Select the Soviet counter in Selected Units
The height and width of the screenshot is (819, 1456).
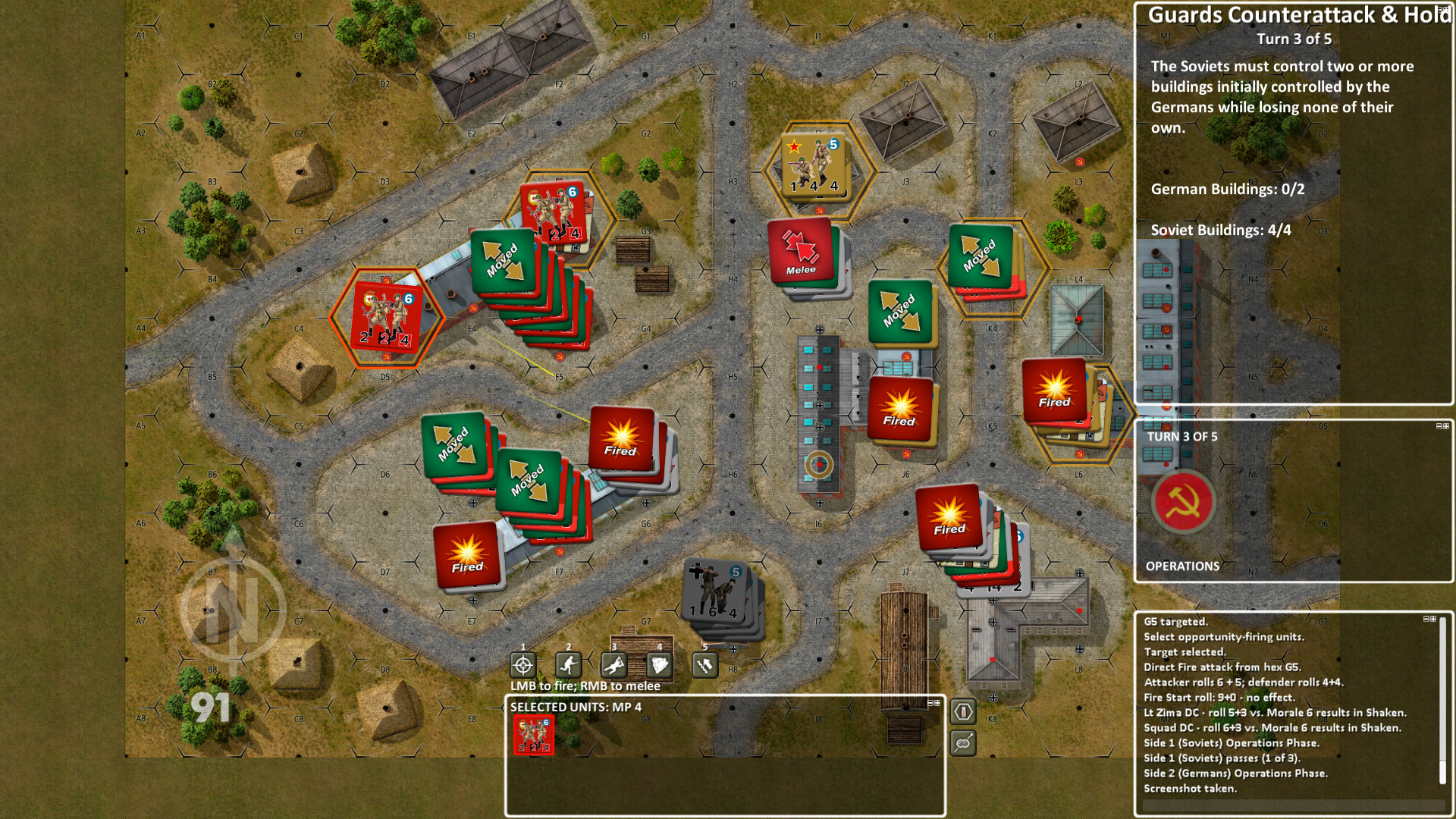tap(535, 735)
